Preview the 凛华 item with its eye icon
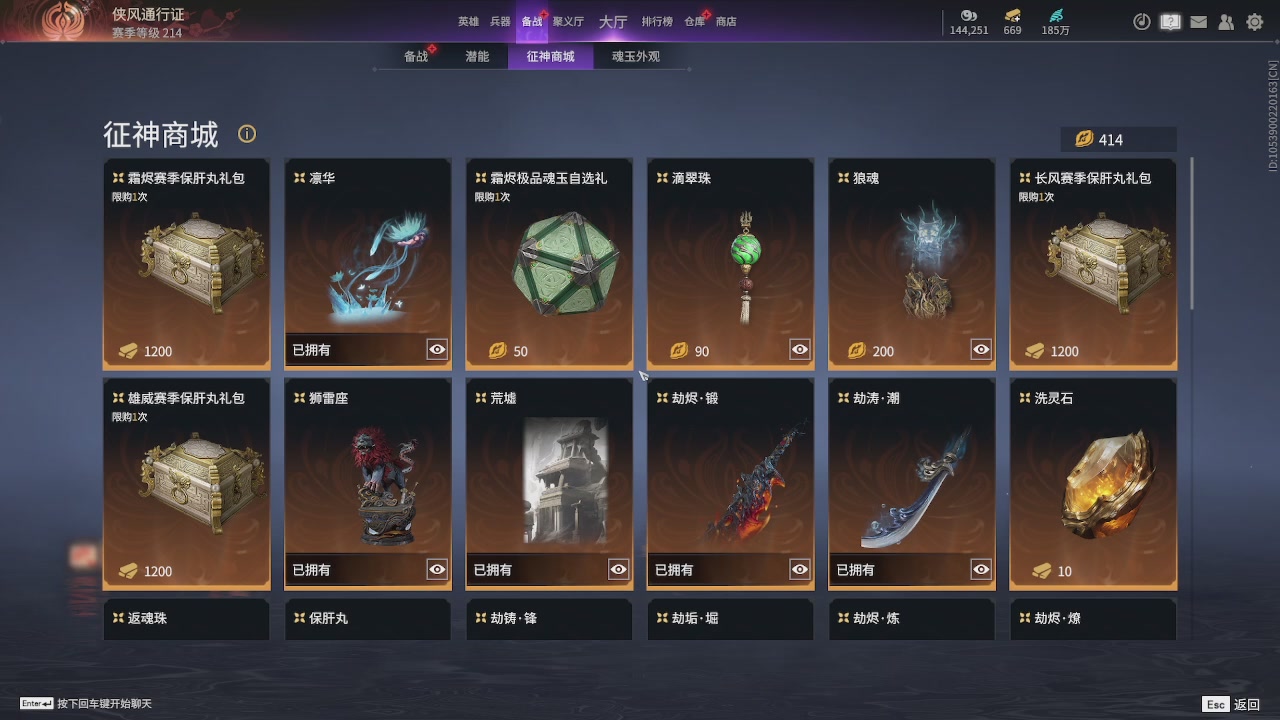The width and height of the screenshot is (1280, 720). (436, 349)
